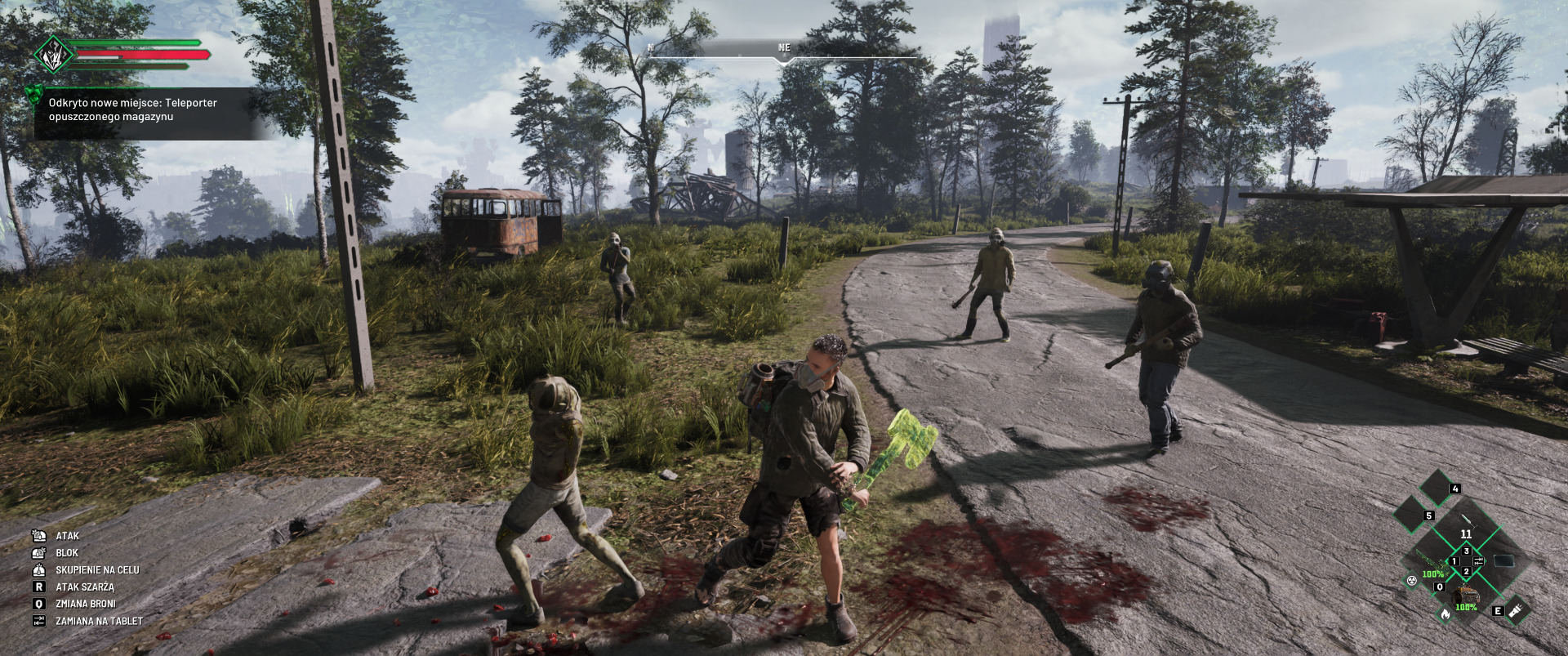
Task: Click the radiation symbol icon
Action: (x=1410, y=581)
